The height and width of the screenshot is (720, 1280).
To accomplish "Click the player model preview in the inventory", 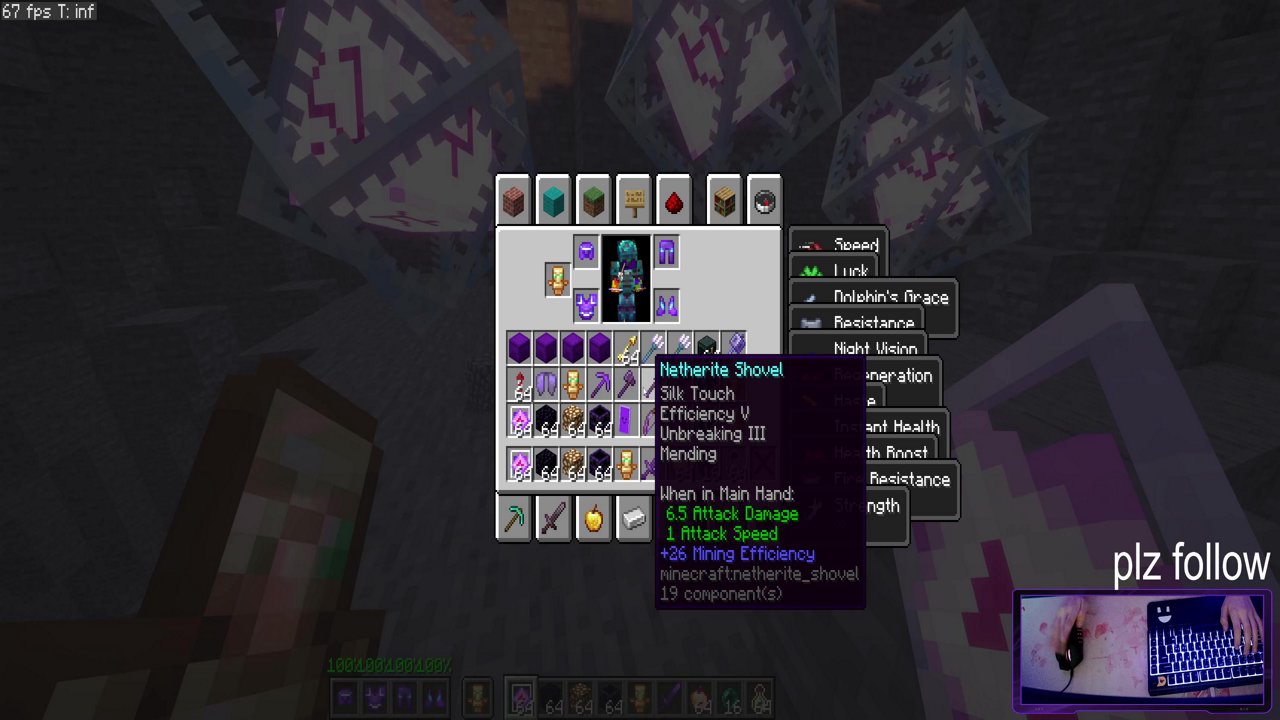I will click(627, 278).
